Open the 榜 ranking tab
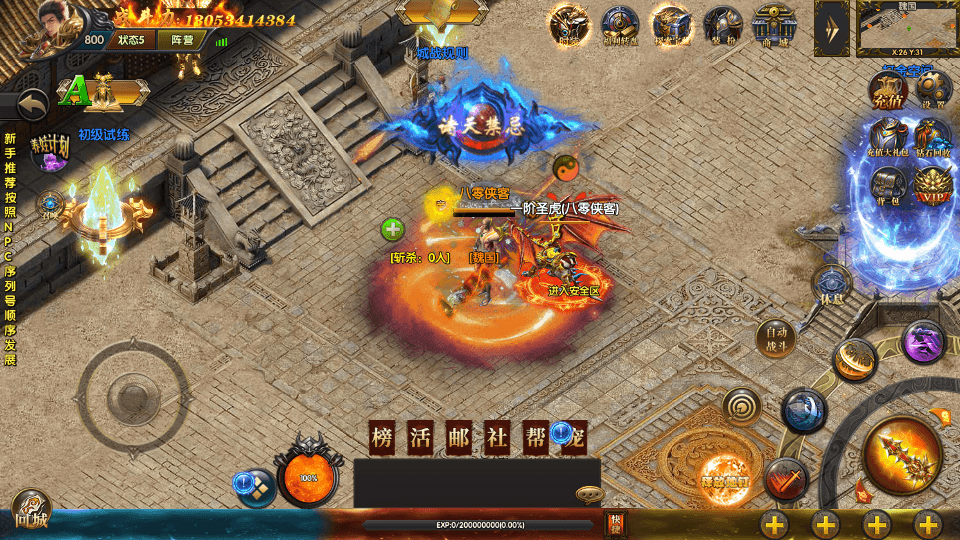 coord(382,439)
